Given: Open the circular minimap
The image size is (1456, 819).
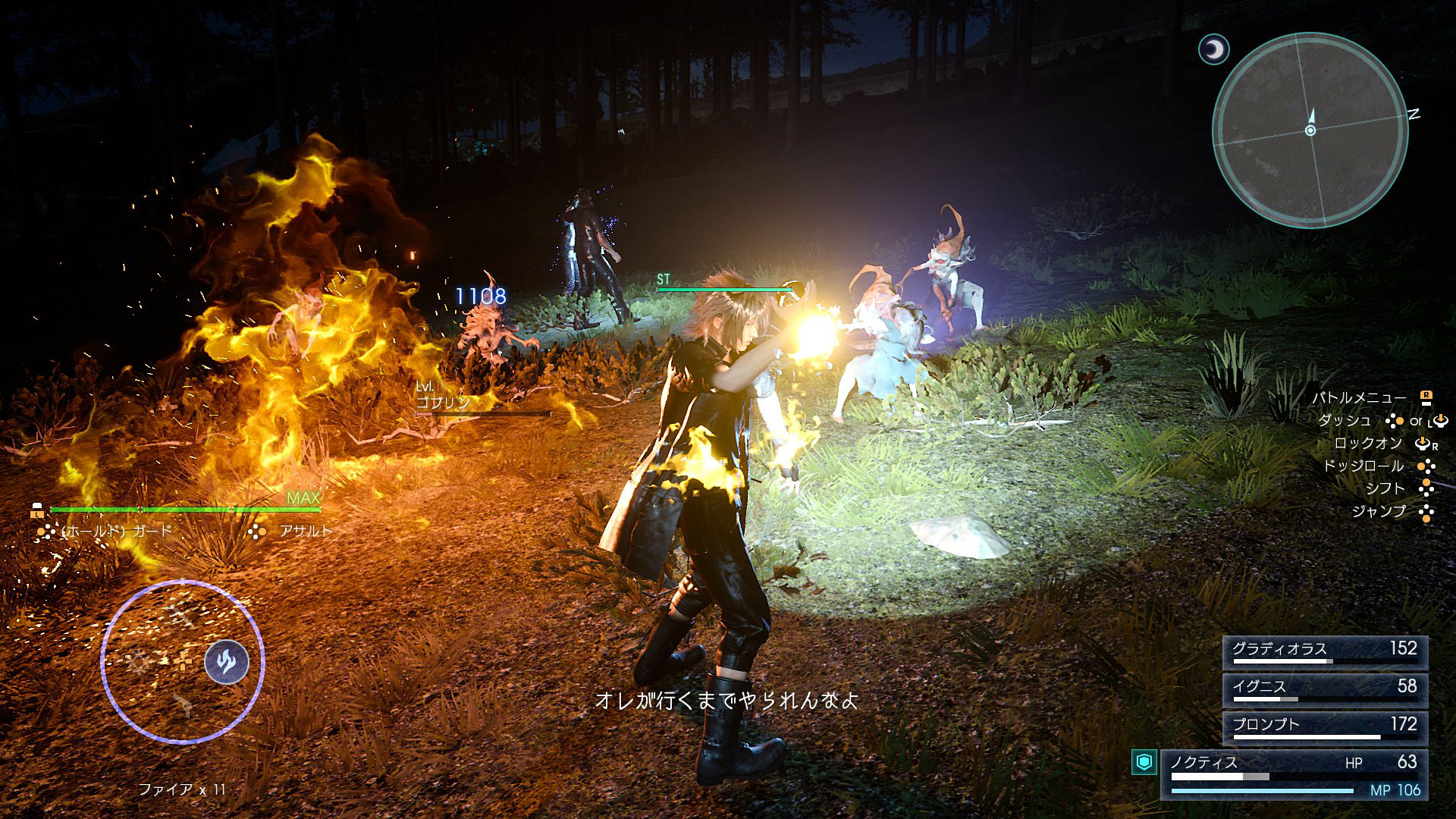Looking at the screenshot, I should (1310, 130).
